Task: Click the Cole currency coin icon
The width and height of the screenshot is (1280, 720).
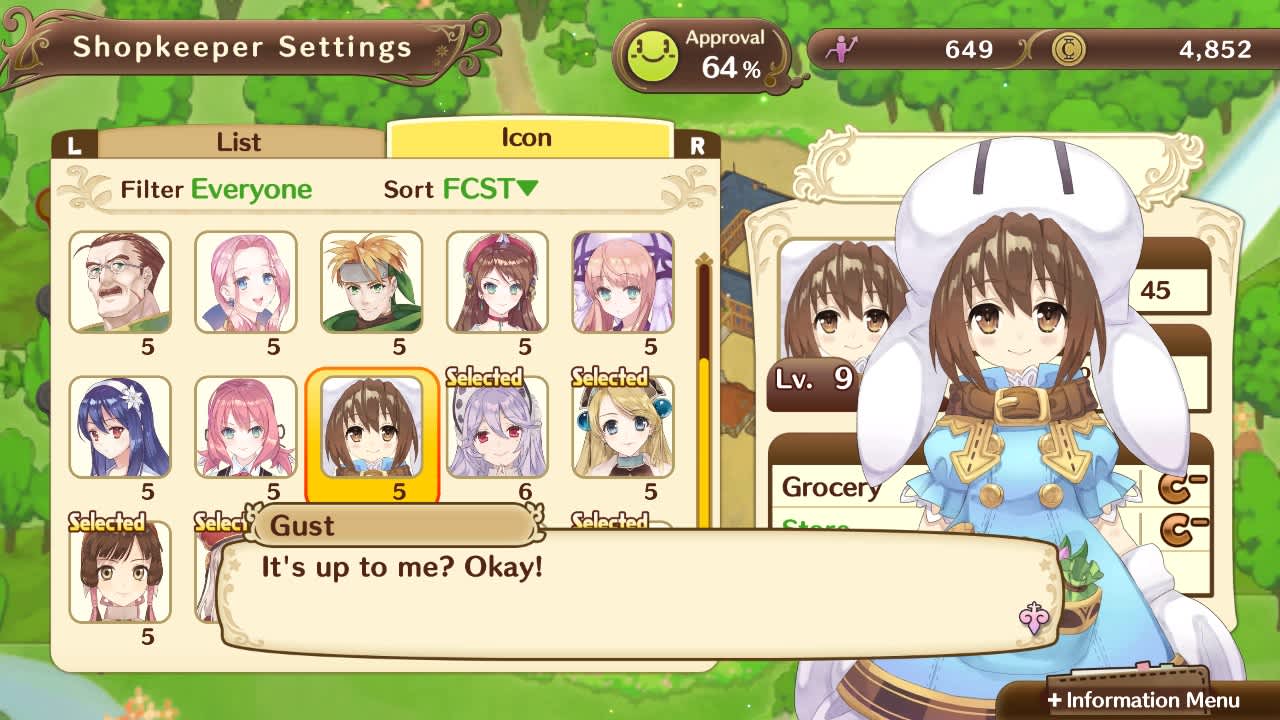Action: tap(1069, 47)
